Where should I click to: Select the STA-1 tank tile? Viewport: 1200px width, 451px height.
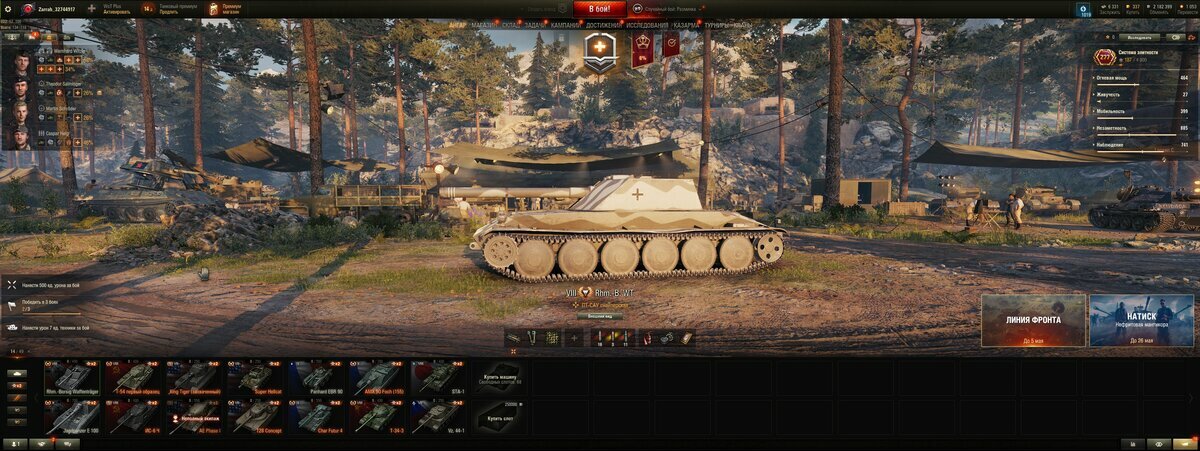coord(439,377)
